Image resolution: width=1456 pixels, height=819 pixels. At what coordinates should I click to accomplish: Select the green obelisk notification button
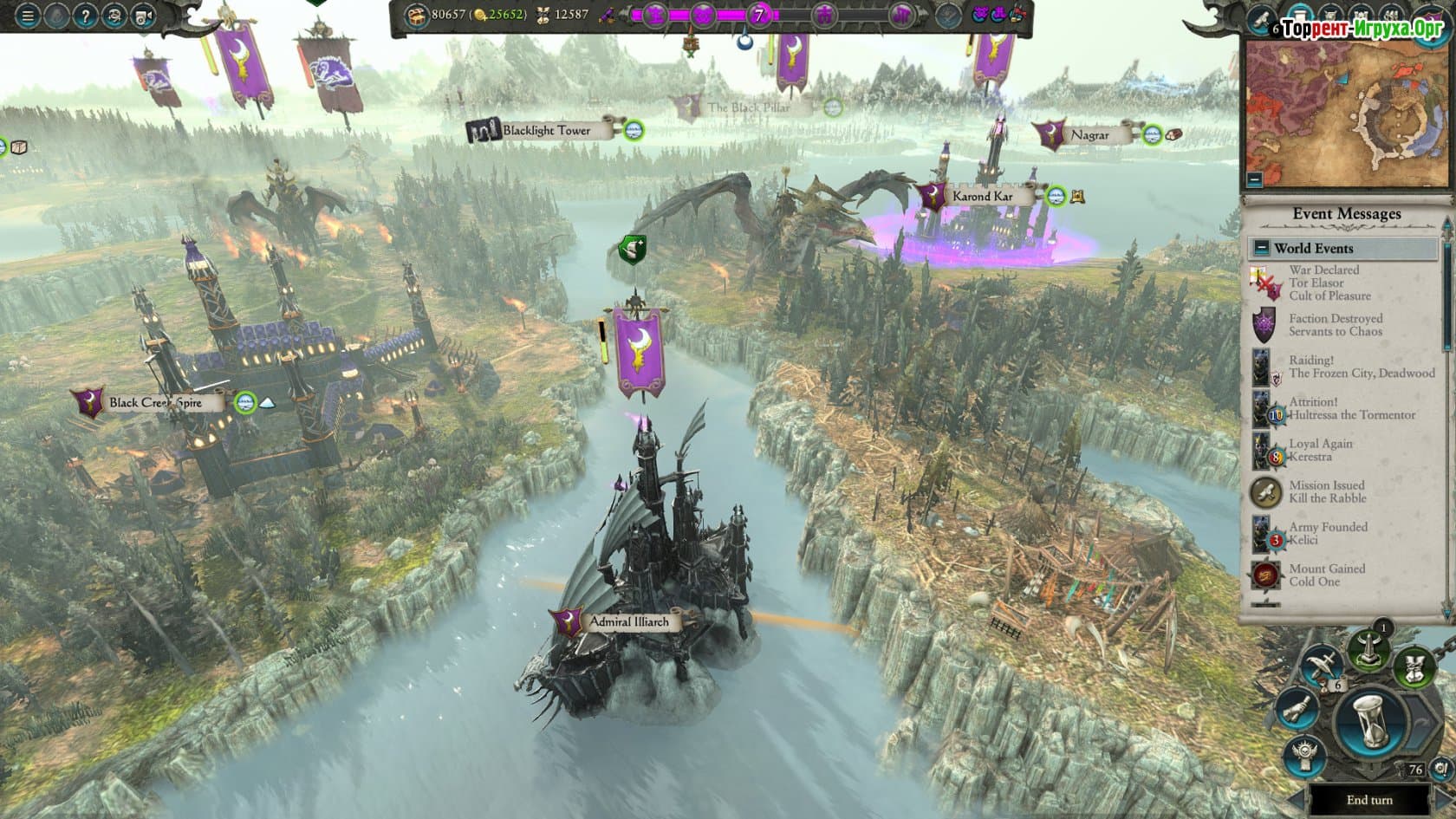1367,651
